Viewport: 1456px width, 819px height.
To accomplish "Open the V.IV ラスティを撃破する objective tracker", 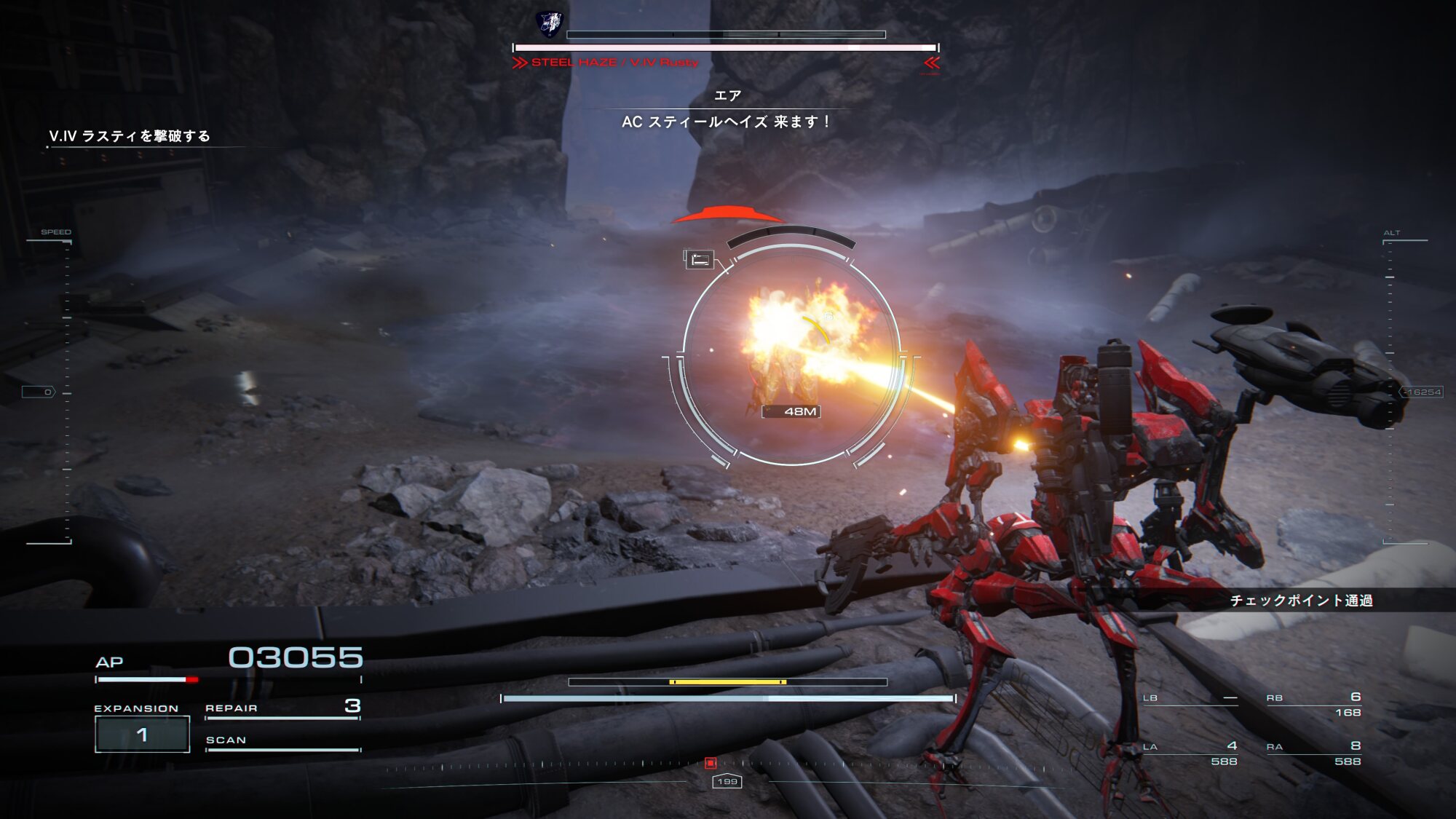I will pos(130,136).
